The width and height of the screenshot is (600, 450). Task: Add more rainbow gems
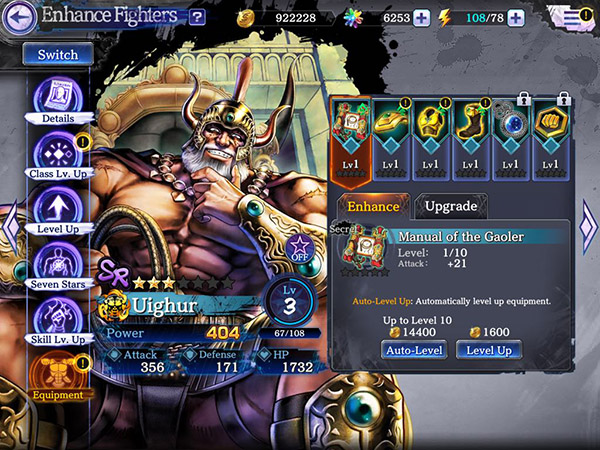[422, 17]
